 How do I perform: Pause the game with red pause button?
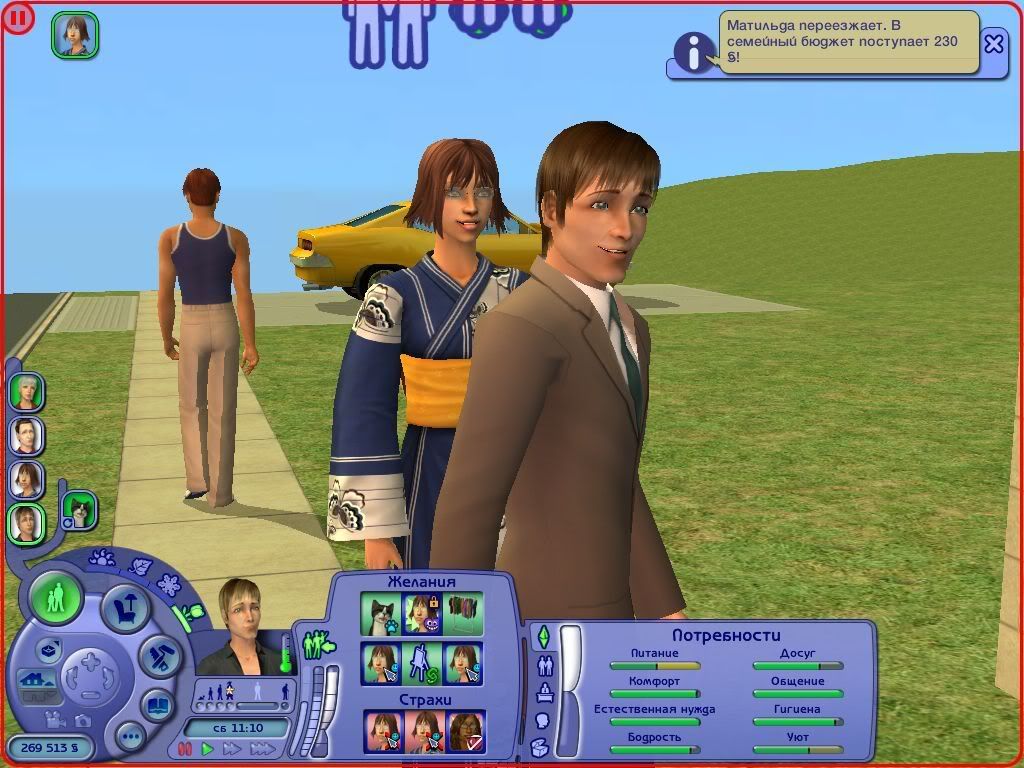[184, 748]
